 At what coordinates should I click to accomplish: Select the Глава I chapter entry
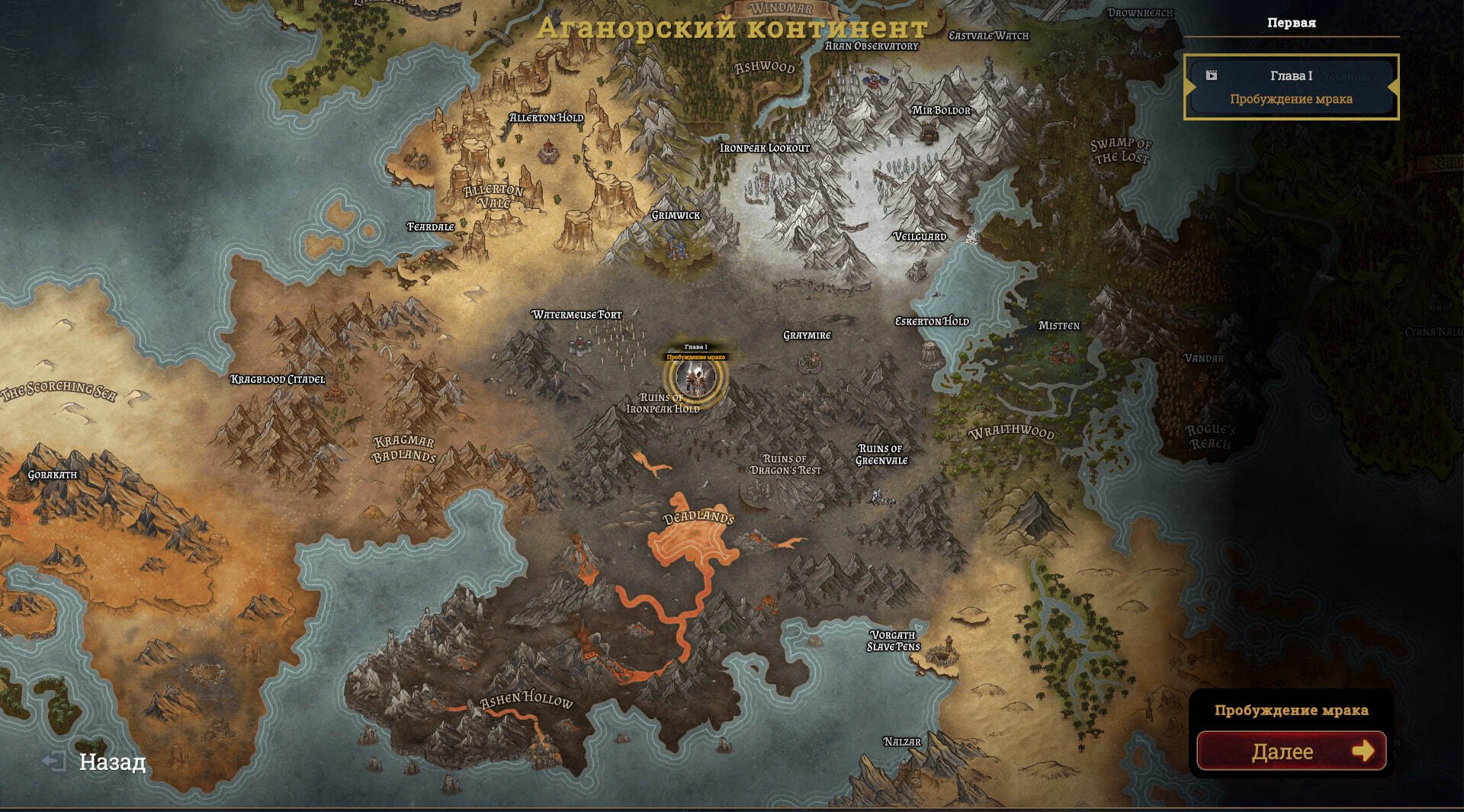pos(1291,87)
